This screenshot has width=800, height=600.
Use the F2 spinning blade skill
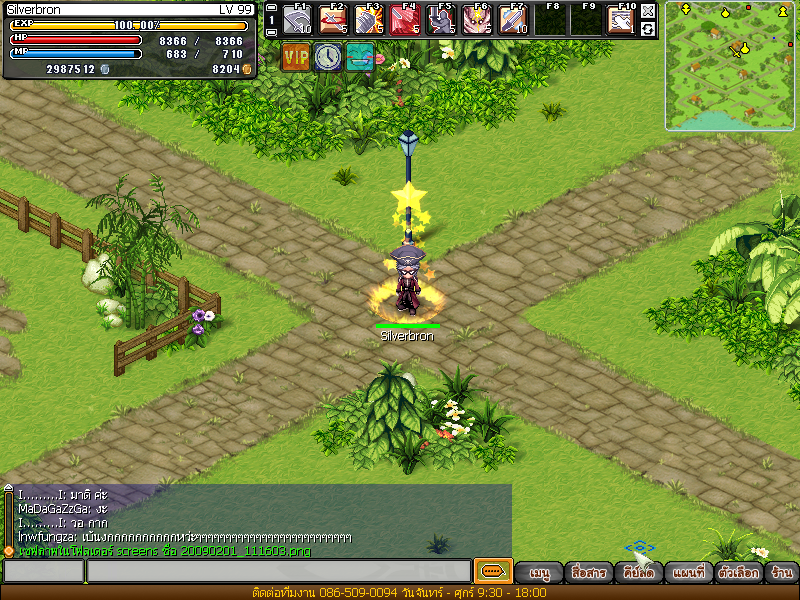coord(333,20)
